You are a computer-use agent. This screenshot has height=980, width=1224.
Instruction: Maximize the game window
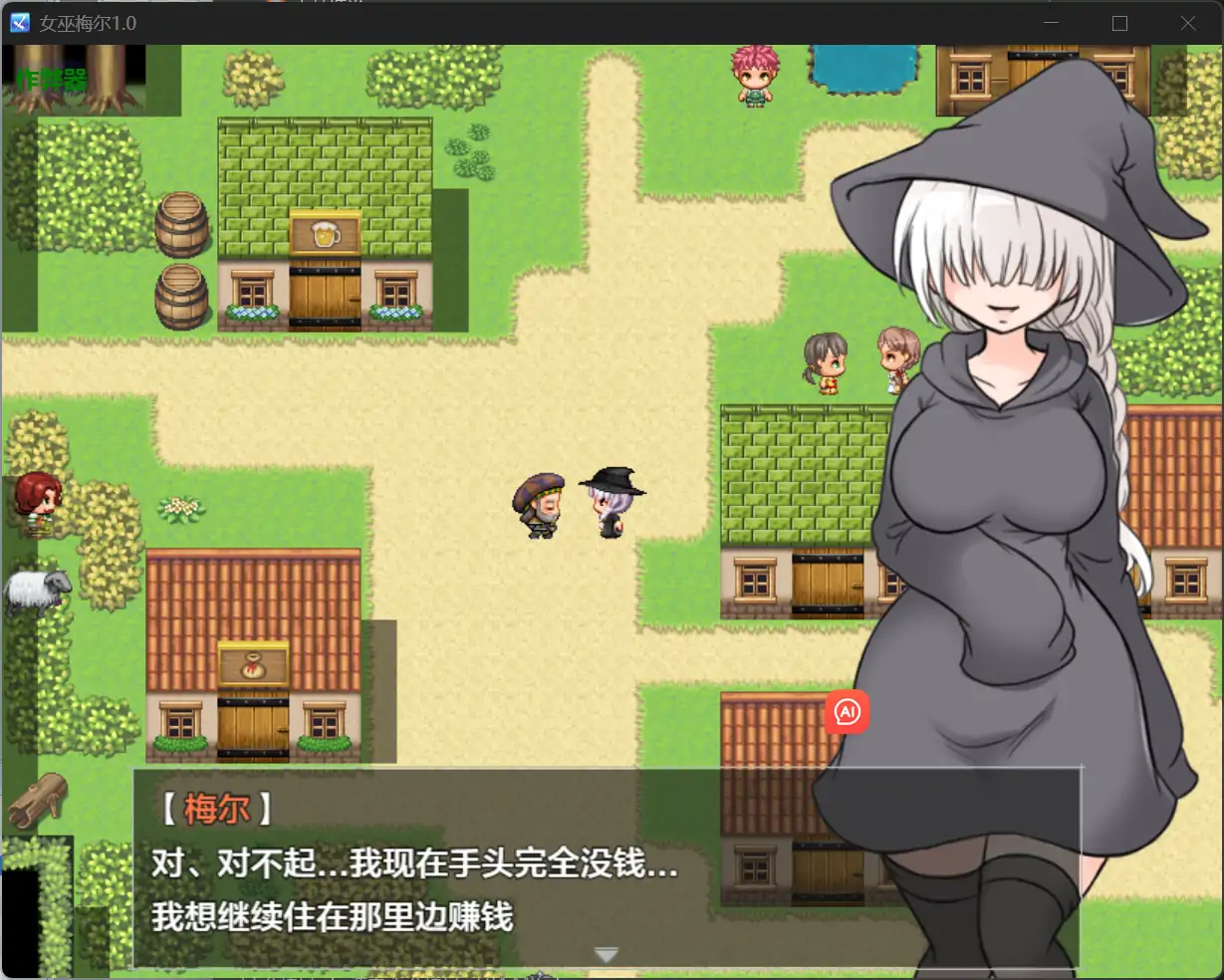coord(1119,23)
